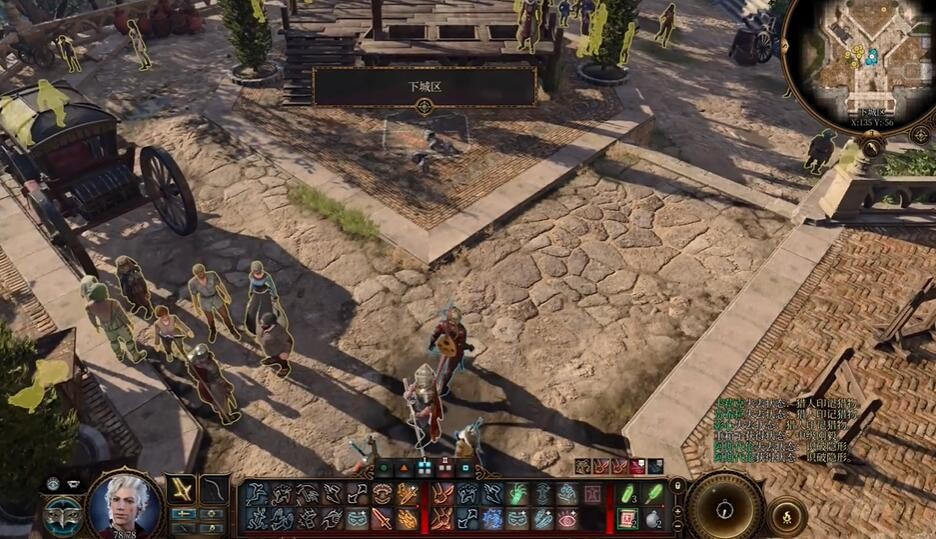936x539 pixels.
Task: Switch to the orange triangle hotbar filter
Action: 404,467
